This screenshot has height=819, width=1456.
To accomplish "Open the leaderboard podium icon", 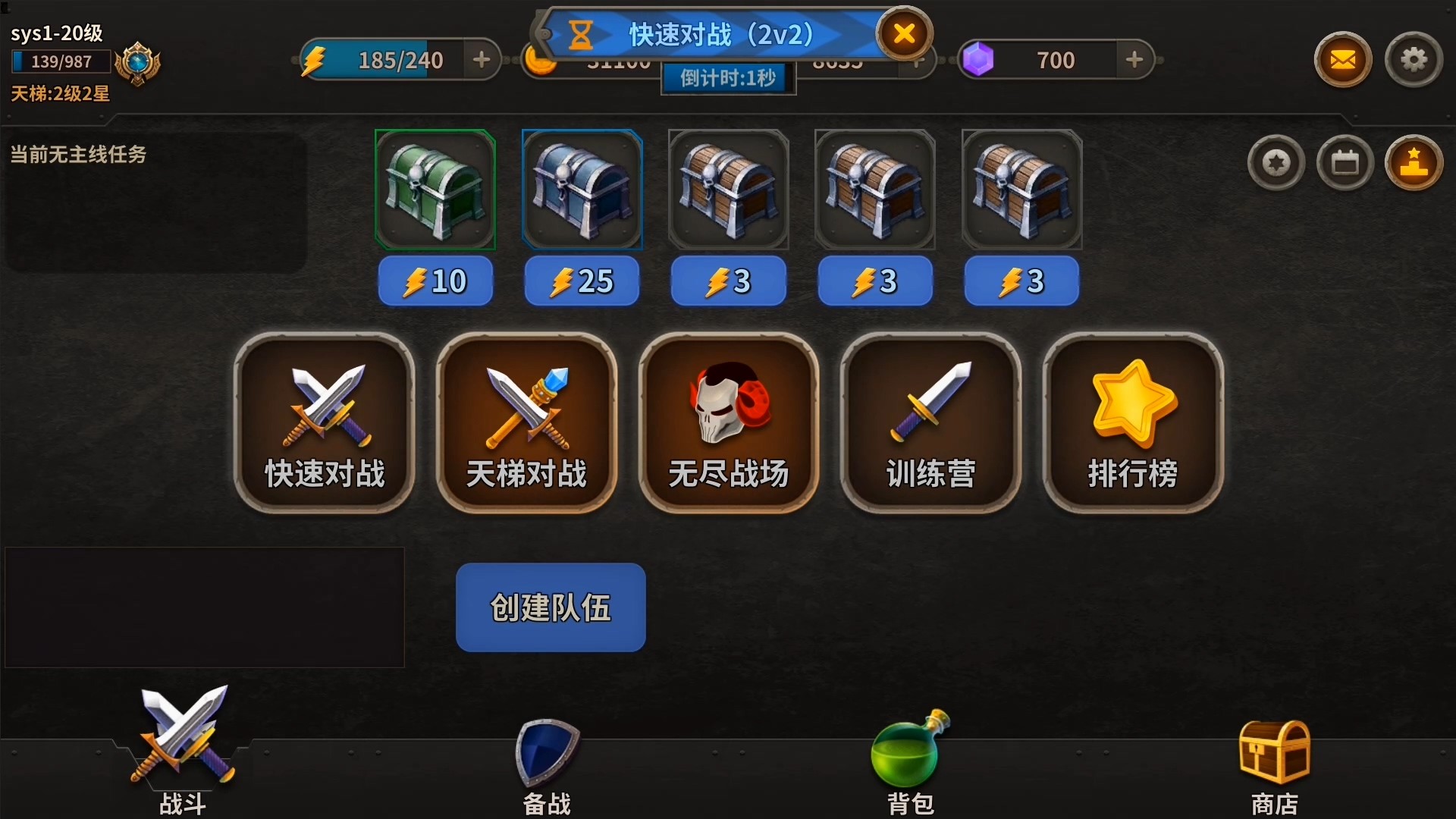I will [1415, 162].
